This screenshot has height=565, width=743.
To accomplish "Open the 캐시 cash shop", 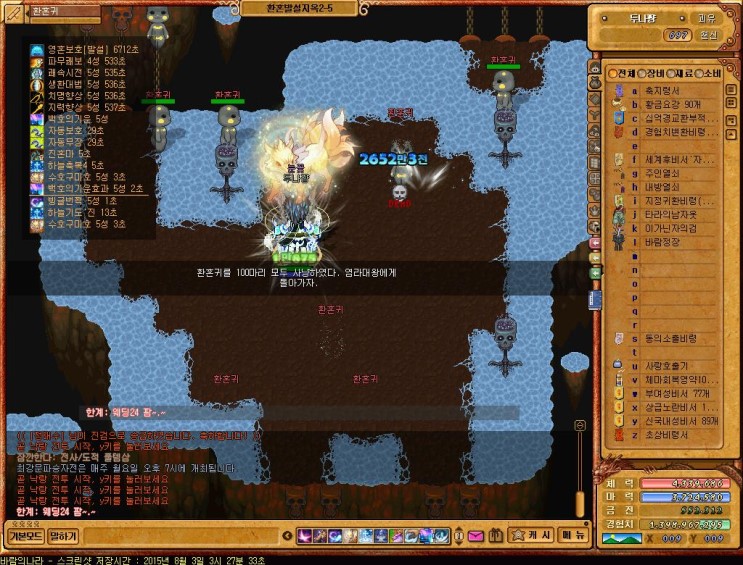I will tap(531, 535).
